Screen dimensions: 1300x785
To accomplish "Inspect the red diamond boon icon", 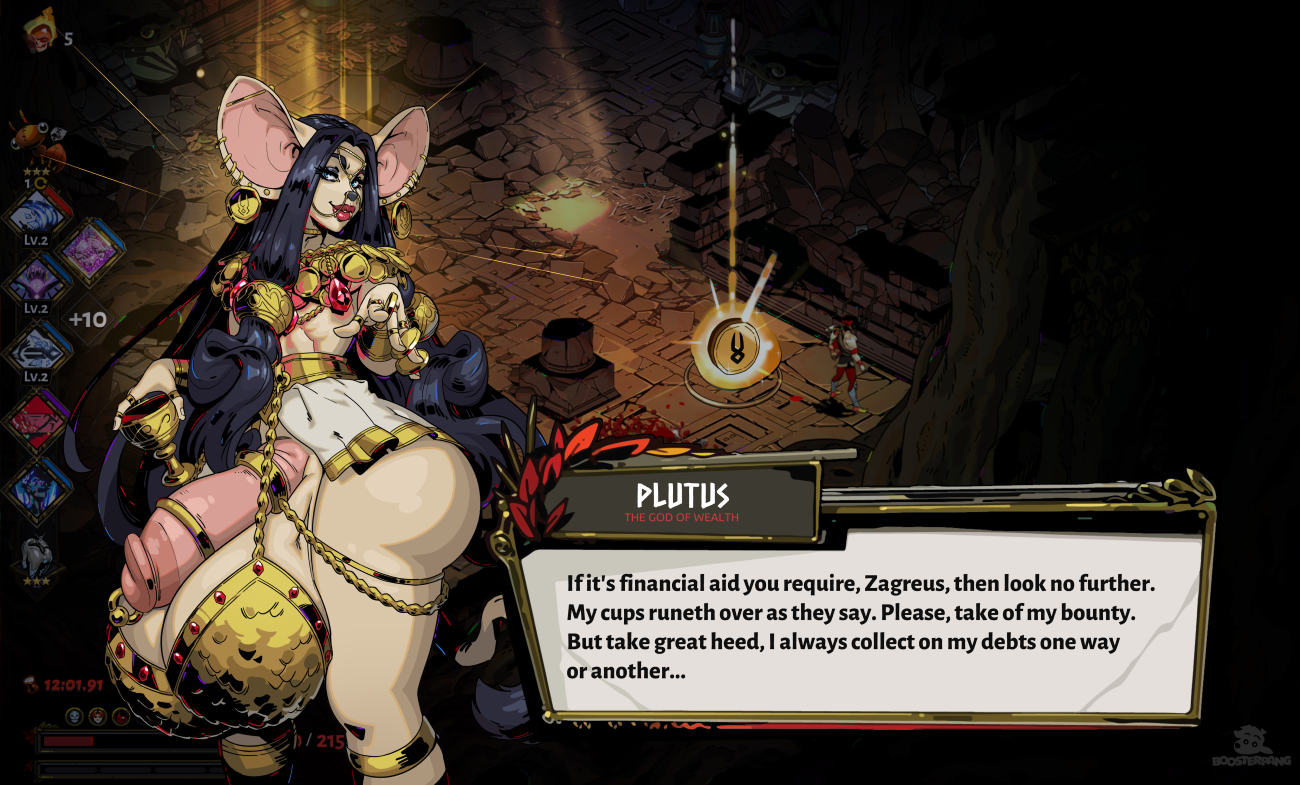I will click(x=37, y=420).
